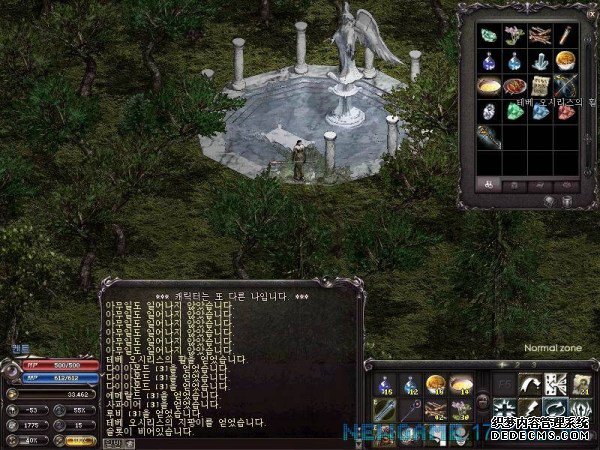600x450 pixels.
Task: Activate the curved arrow skill icon
Action: coord(529,384)
